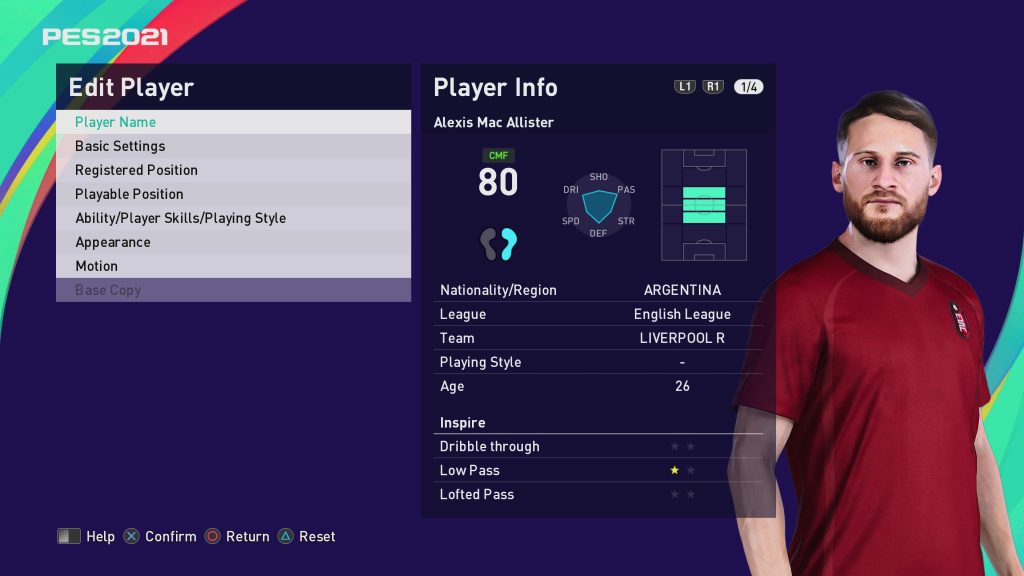Select the Dribble through inspire row
Screen dimensions: 1024x576
pos(598,446)
